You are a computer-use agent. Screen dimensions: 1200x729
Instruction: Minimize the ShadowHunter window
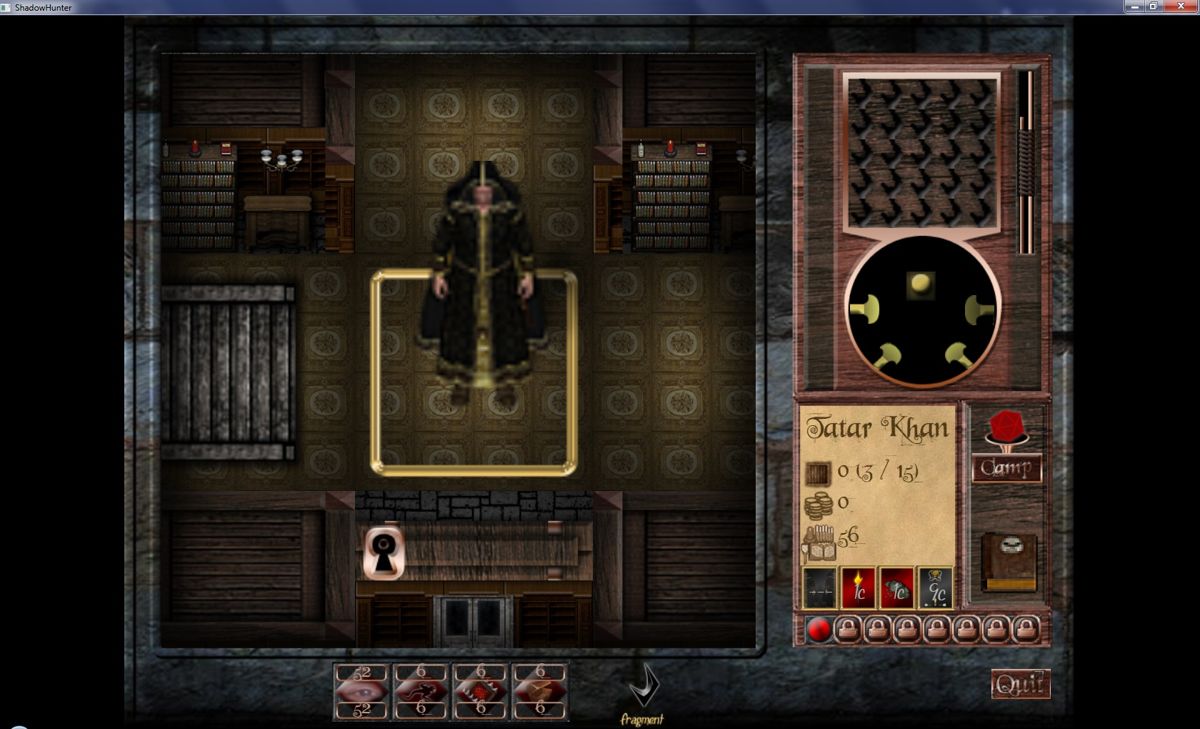pos(1132,6)
